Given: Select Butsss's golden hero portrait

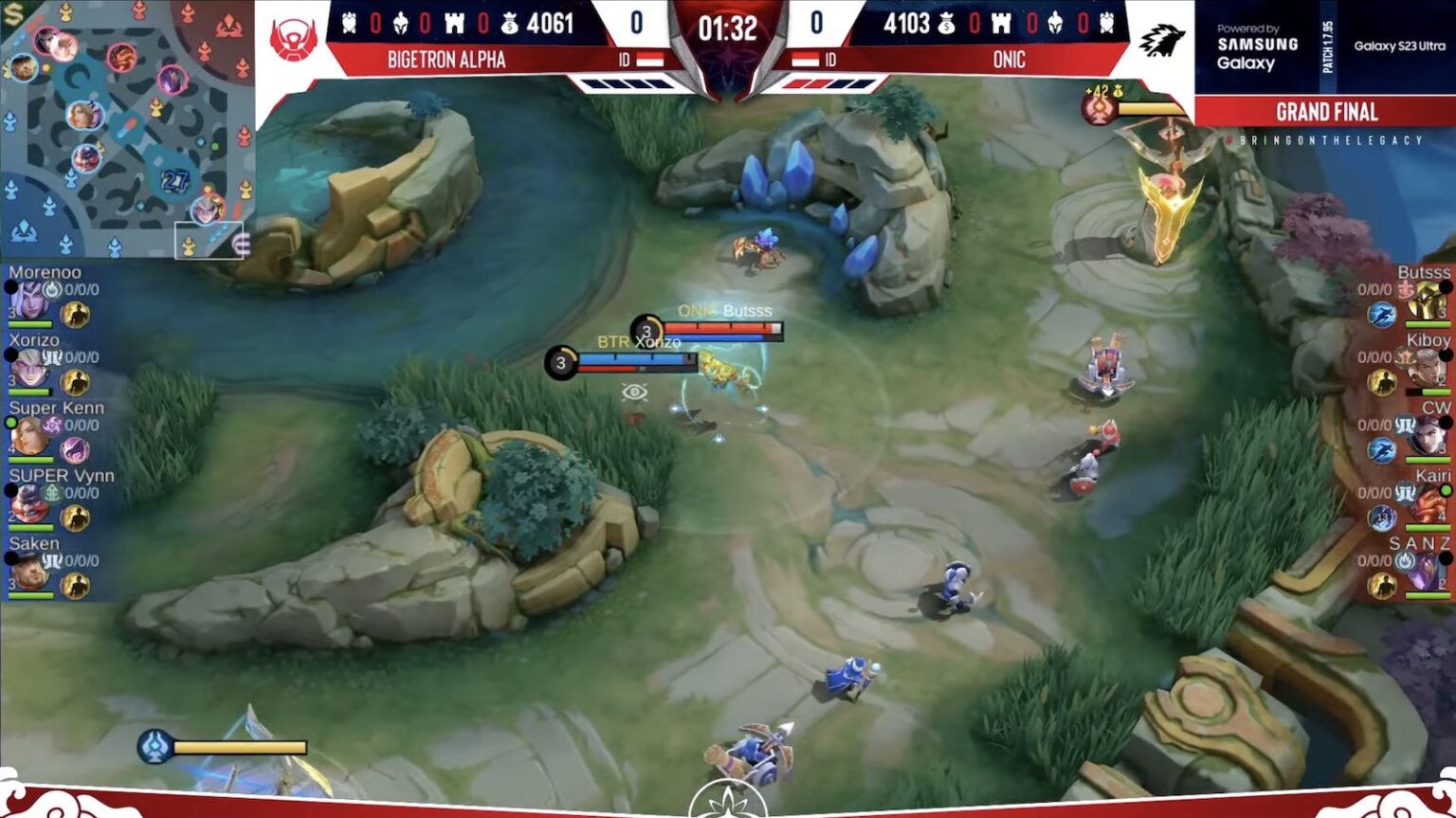Looking at the screenshot, I should pos(1427,299).
